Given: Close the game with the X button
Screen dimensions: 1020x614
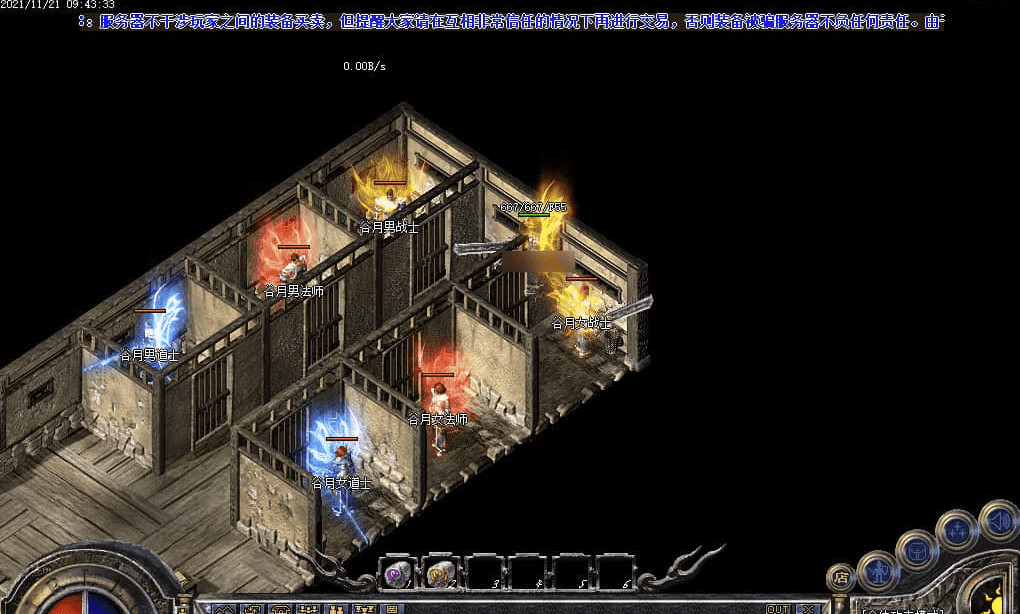Looking at the screenshot, I should (x=808, y=608).
